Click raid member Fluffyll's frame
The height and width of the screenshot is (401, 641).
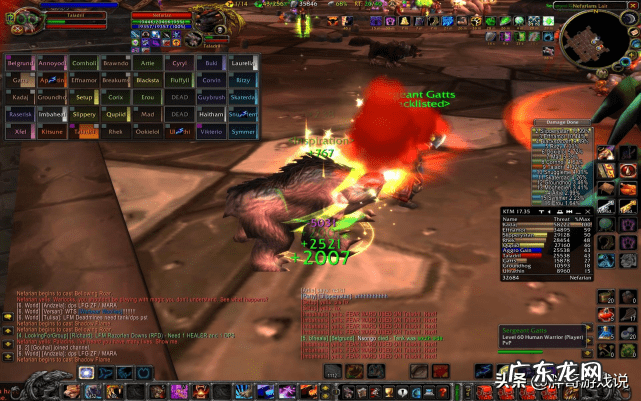[x=179, y=79]
